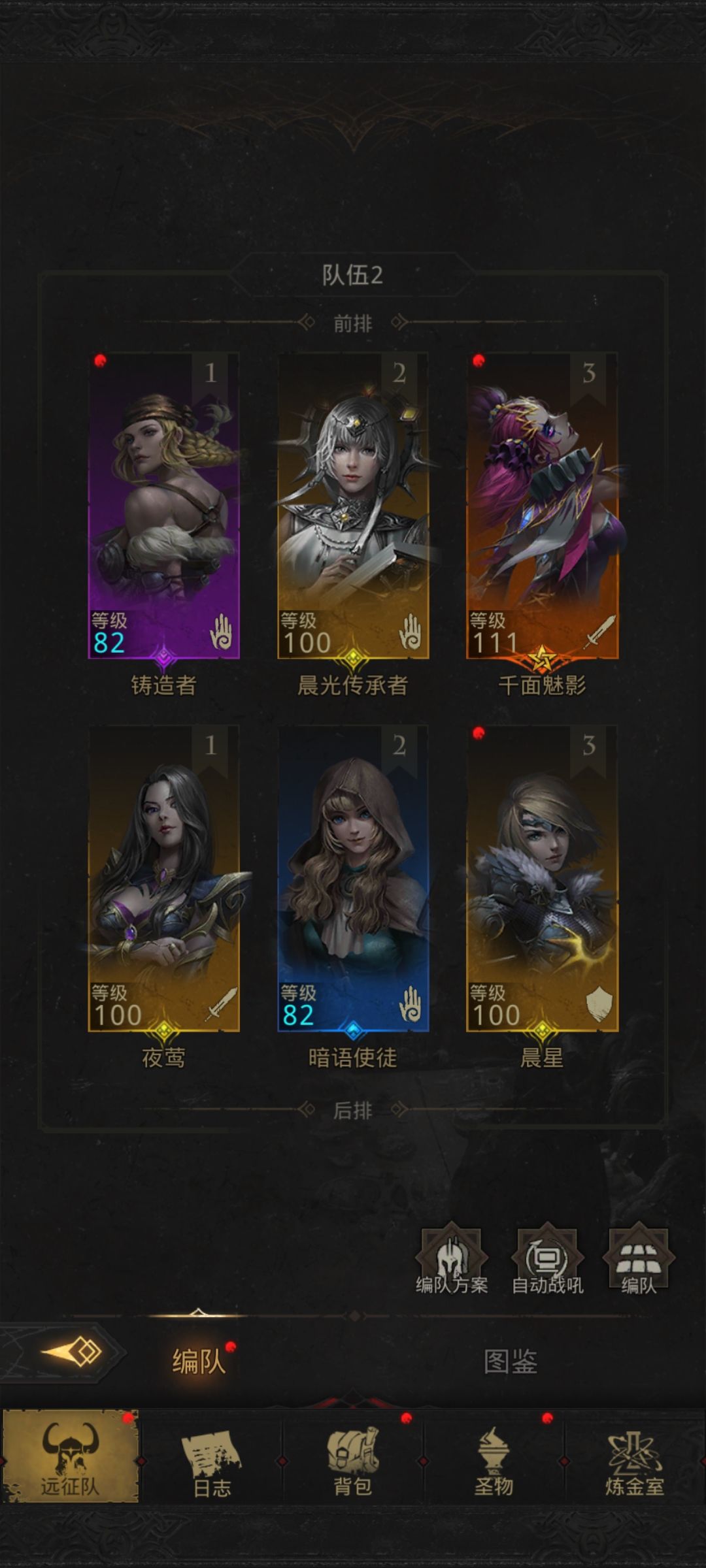Choose the 晨光传承者 hero card
706x1568 pixels.
click(353, 506)
